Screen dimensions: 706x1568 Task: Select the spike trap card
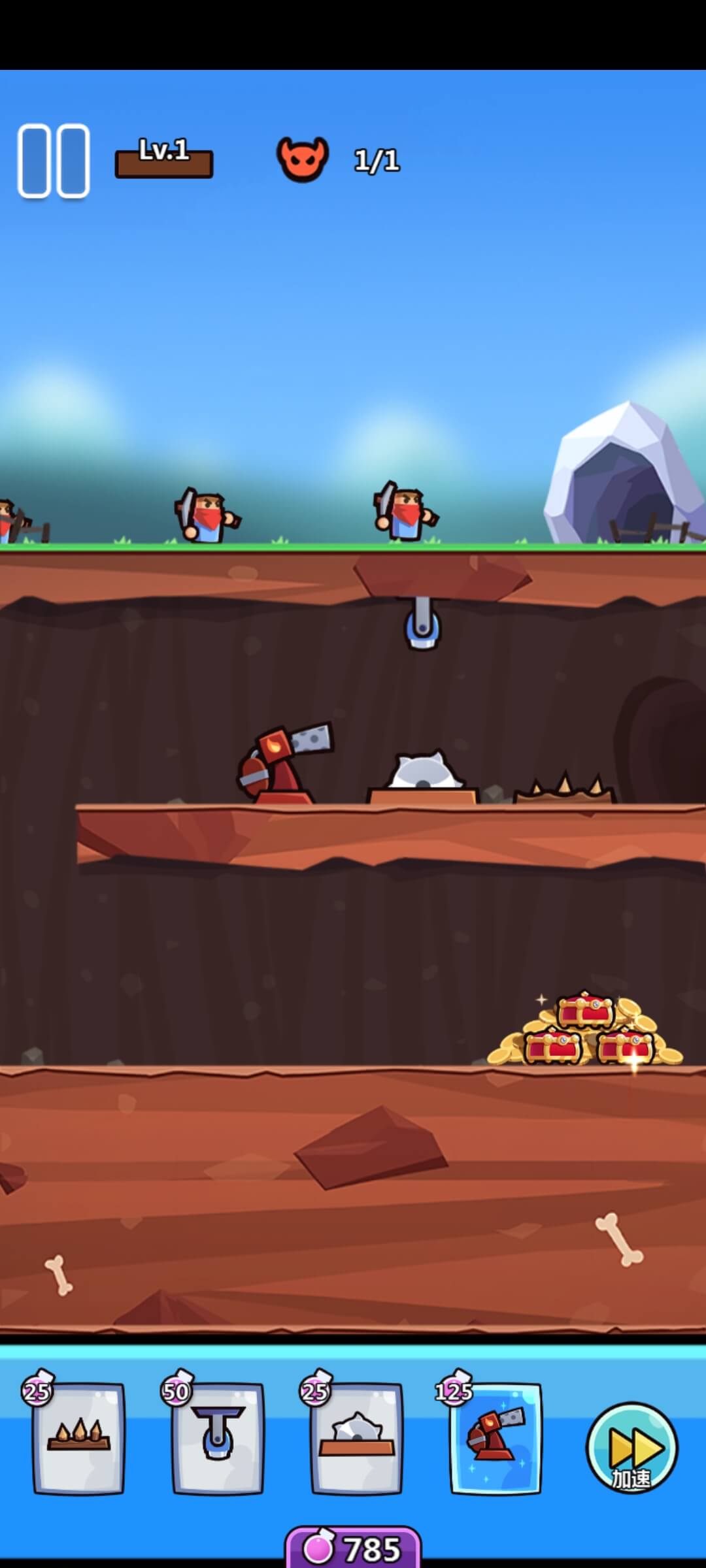coord(78,1439)
